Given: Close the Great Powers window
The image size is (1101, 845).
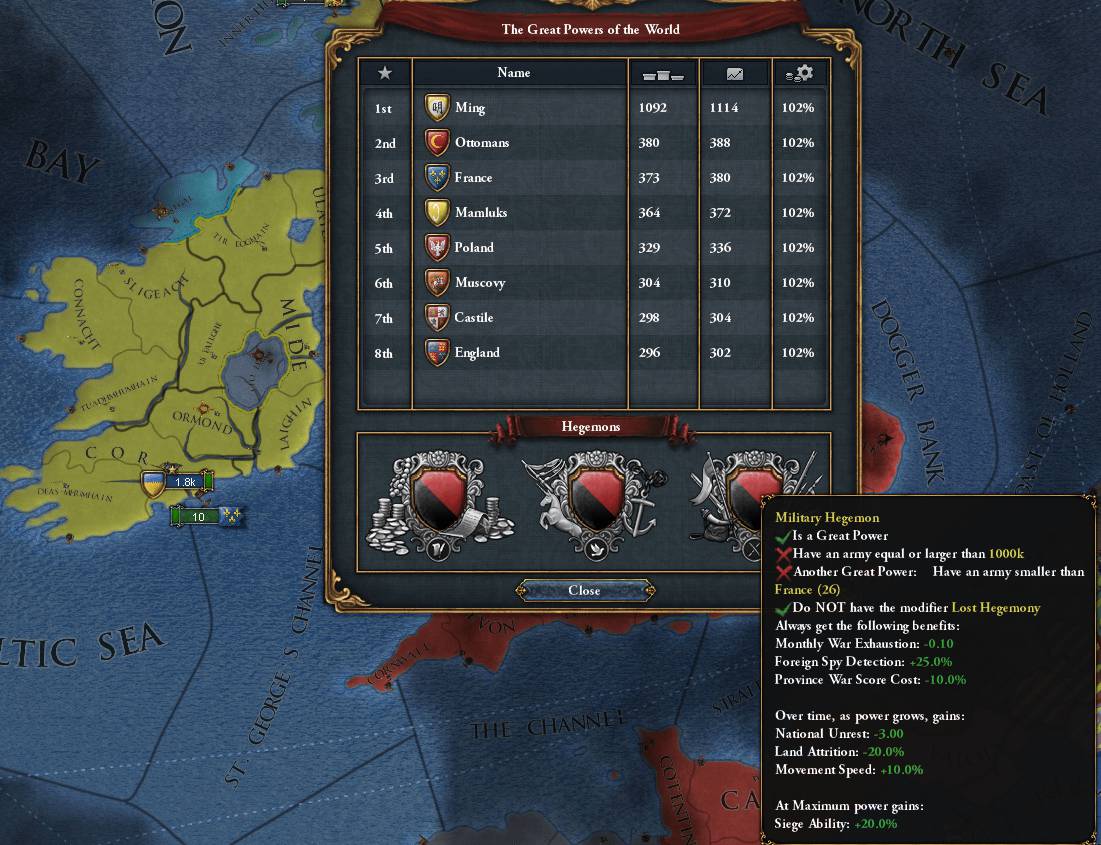Looking at the screenshot, I should [x=584, y=590].
